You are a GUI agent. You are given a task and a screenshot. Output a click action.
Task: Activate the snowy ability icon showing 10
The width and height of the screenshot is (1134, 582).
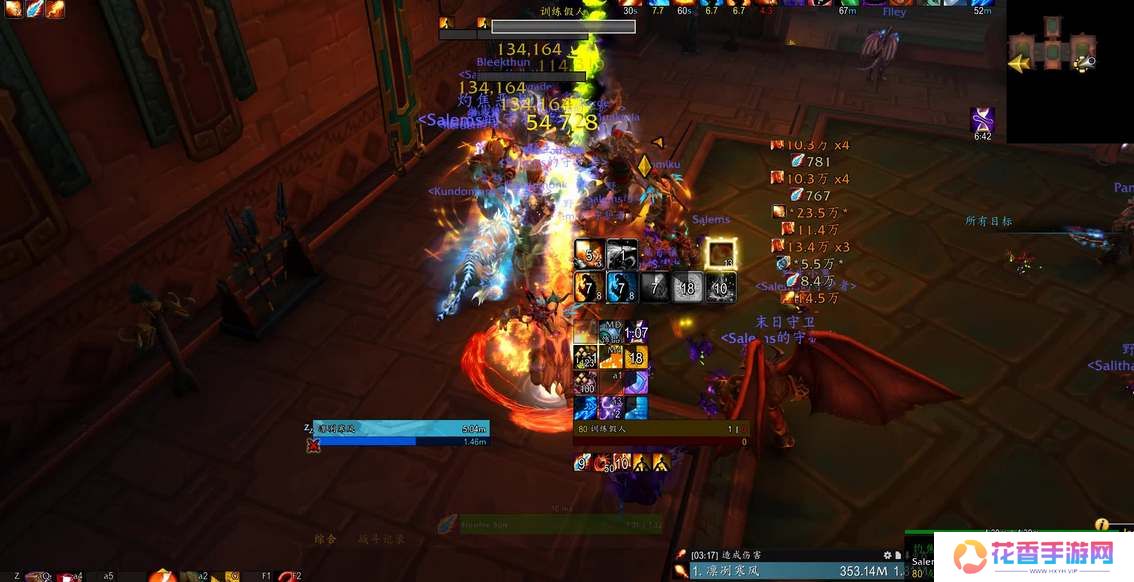721,287
